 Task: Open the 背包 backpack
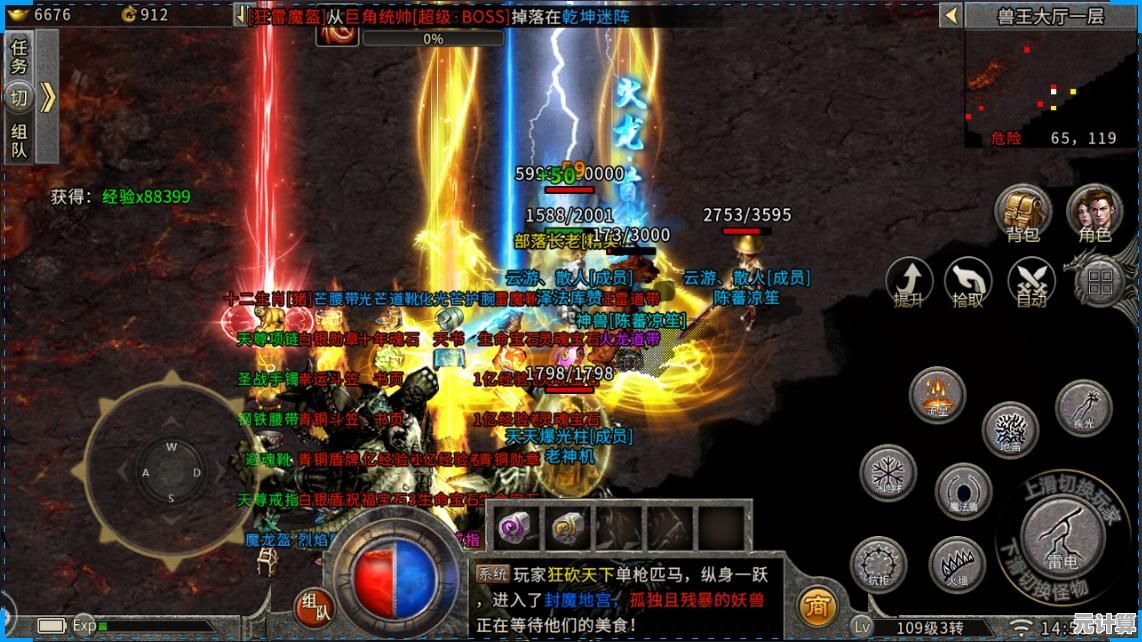tap(1023, 211)
